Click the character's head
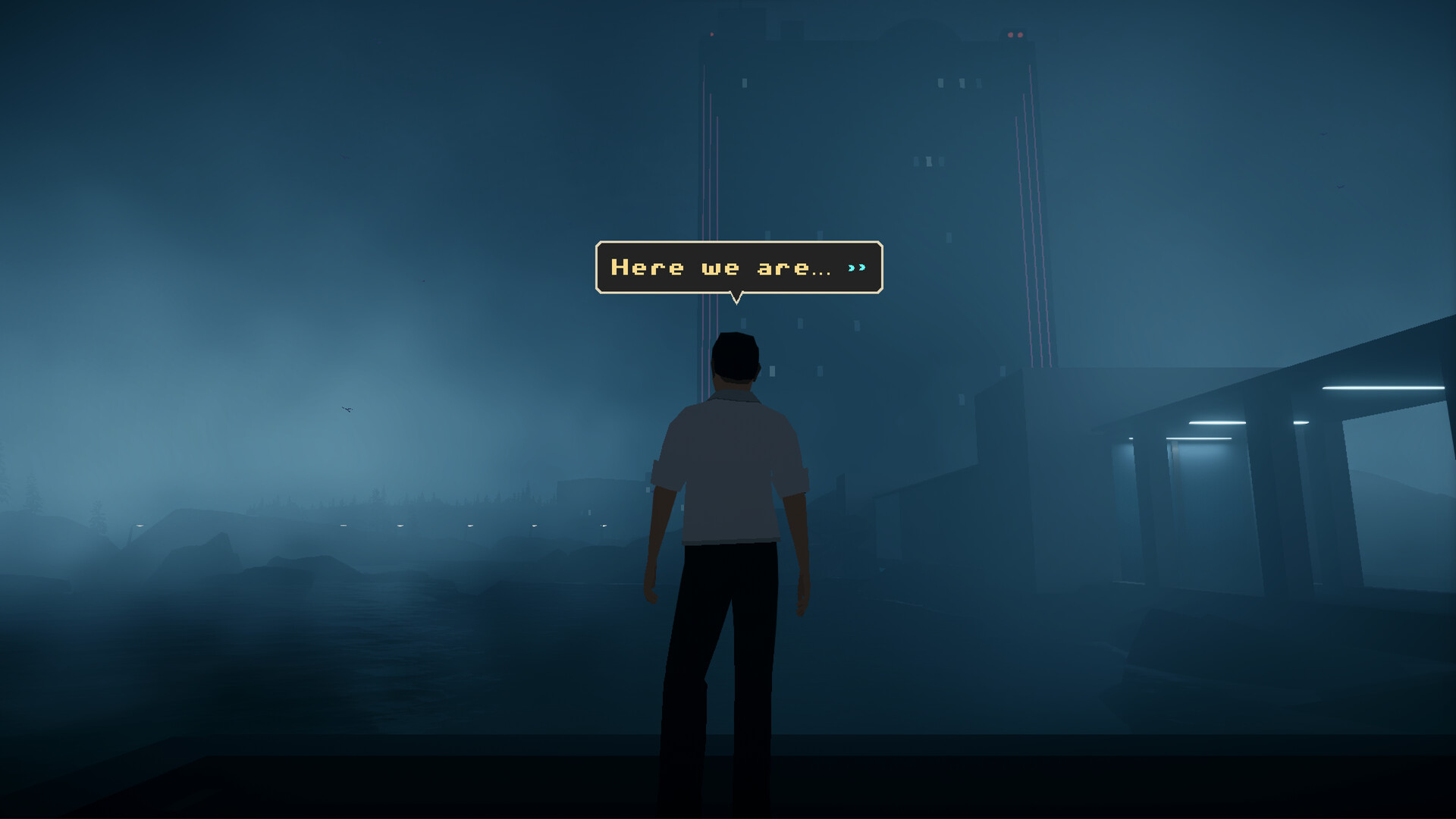This screenshot has height=819, width=1456. [734, 356]
